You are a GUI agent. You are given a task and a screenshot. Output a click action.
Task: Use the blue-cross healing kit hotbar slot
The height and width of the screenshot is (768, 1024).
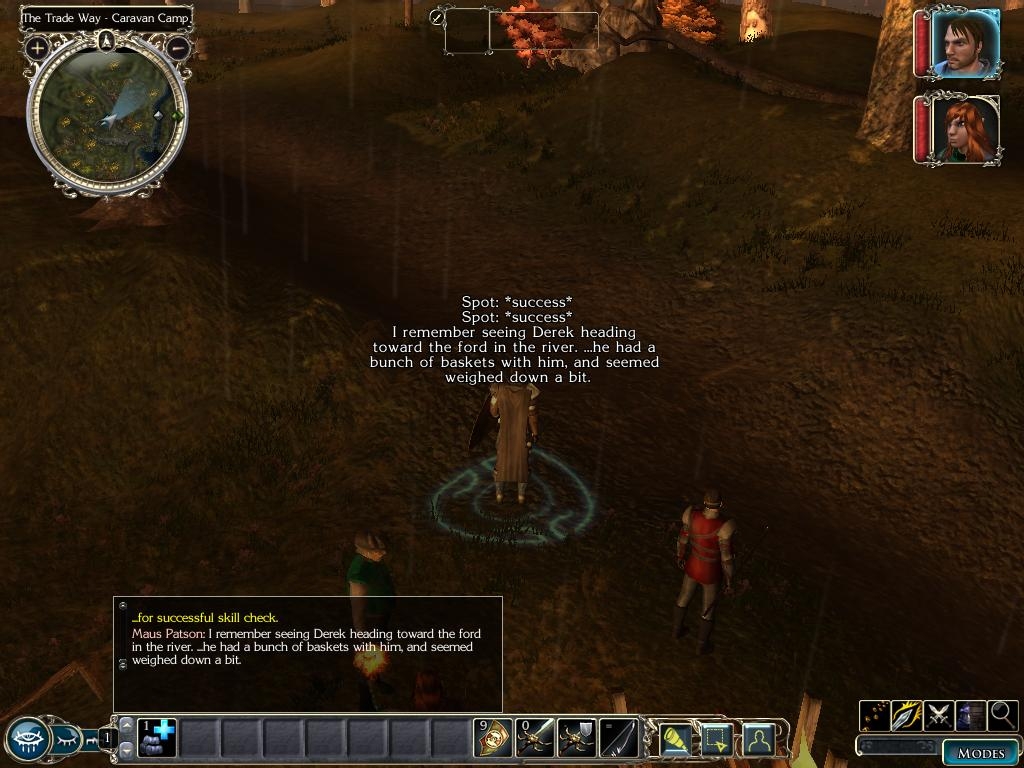point(156,738)
